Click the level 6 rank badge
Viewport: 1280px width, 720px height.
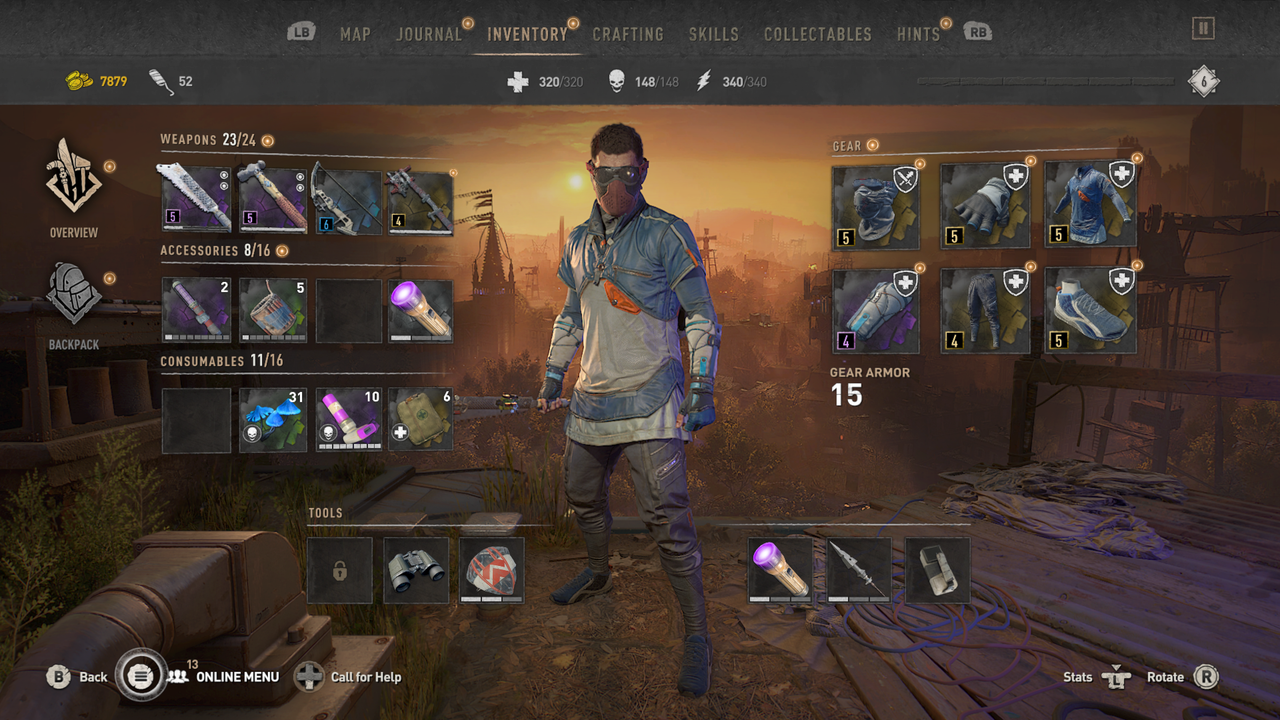pyautogui.click(x=1203, y=82)
